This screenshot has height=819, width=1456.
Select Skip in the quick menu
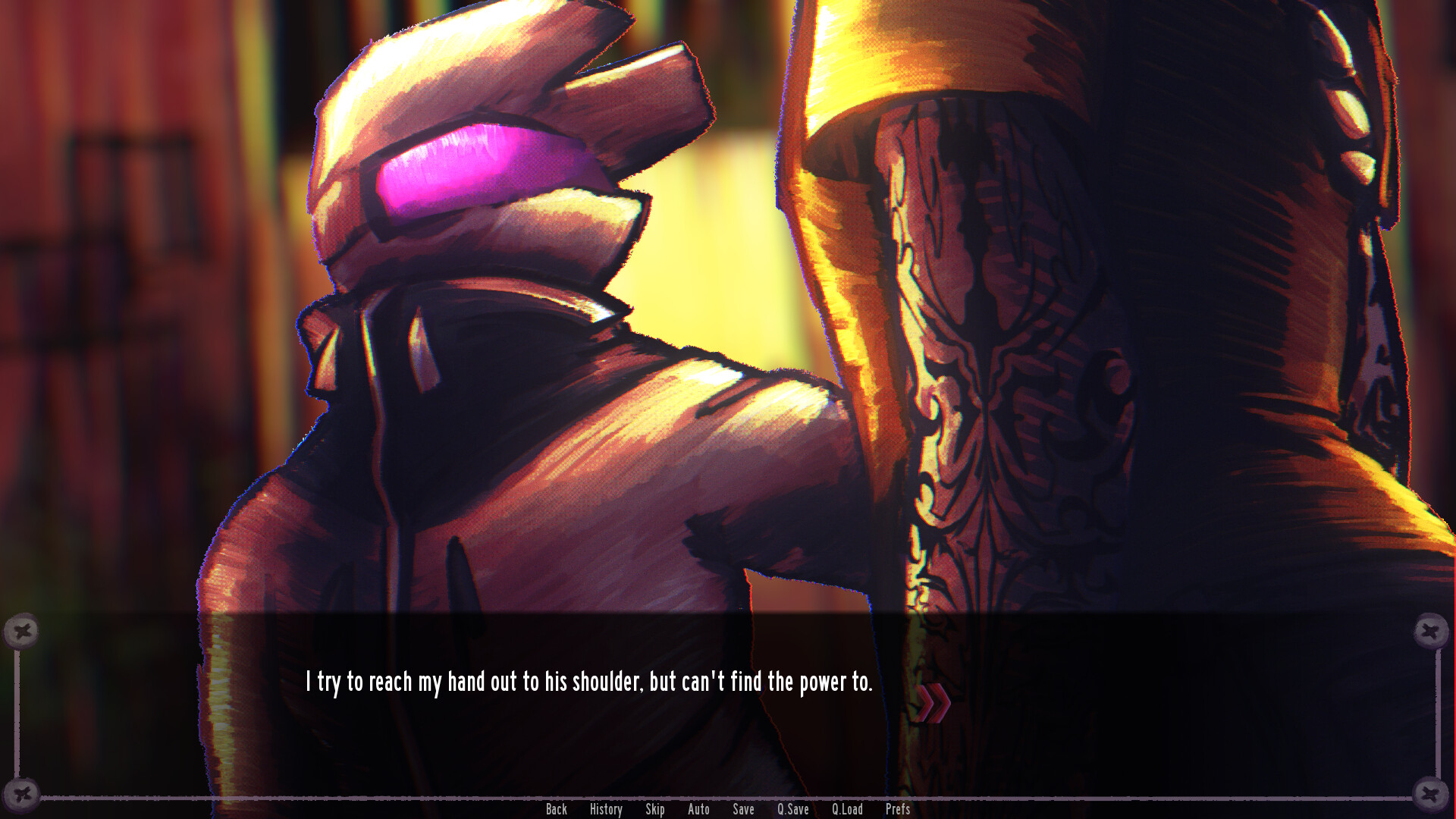(x=655, y=809)
